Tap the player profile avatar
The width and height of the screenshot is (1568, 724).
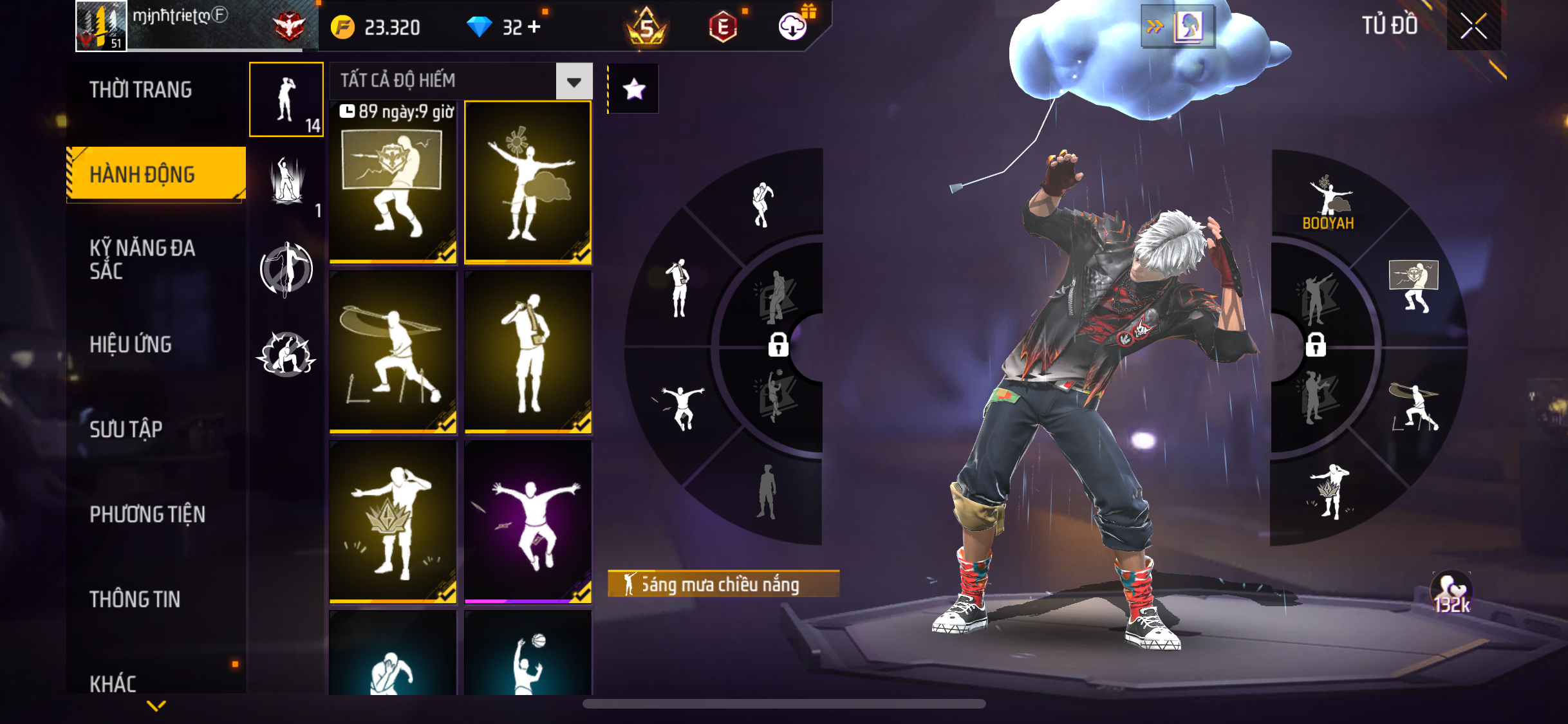tap(101, 26)
